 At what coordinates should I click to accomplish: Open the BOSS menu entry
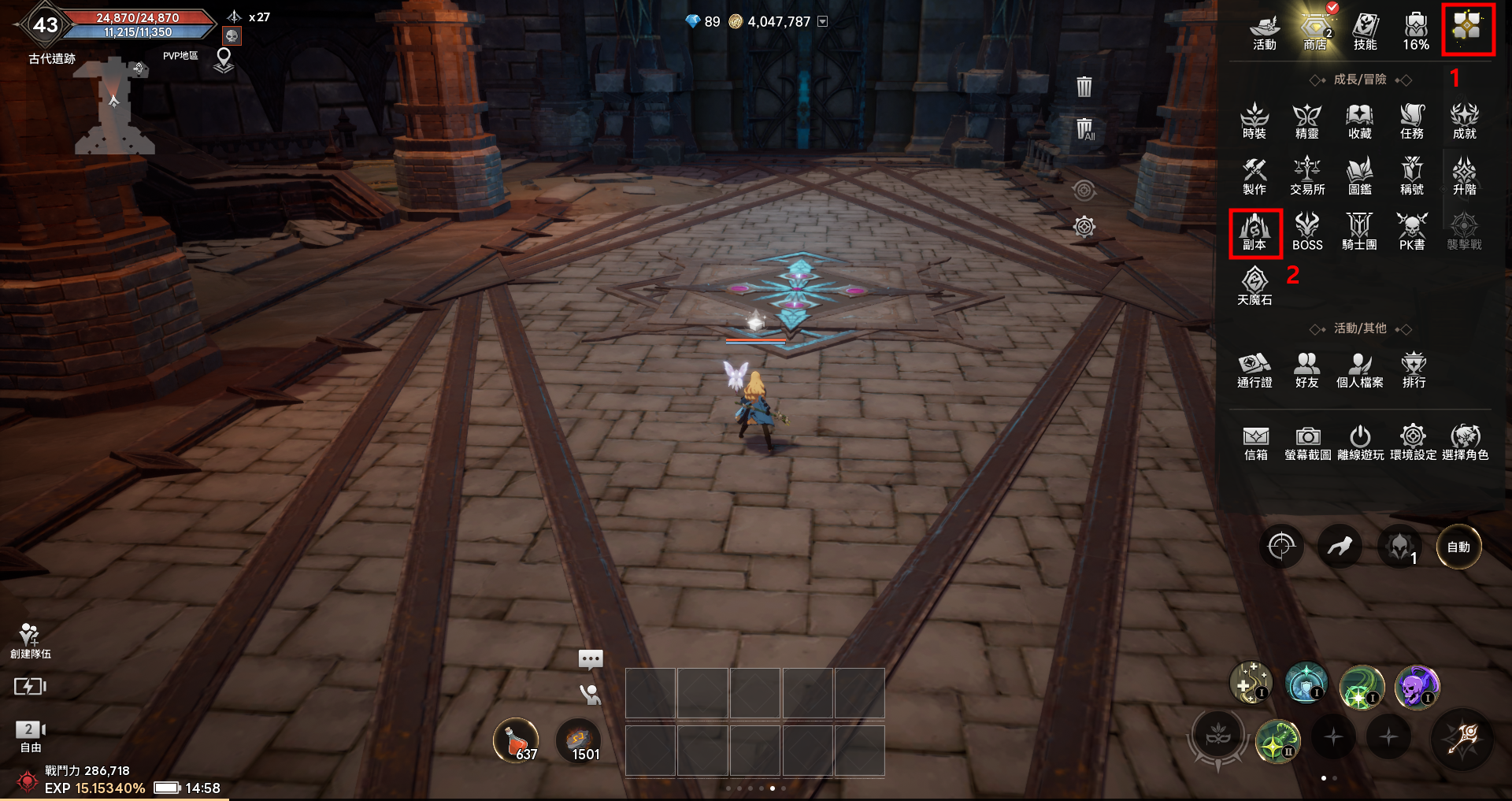1307,232
